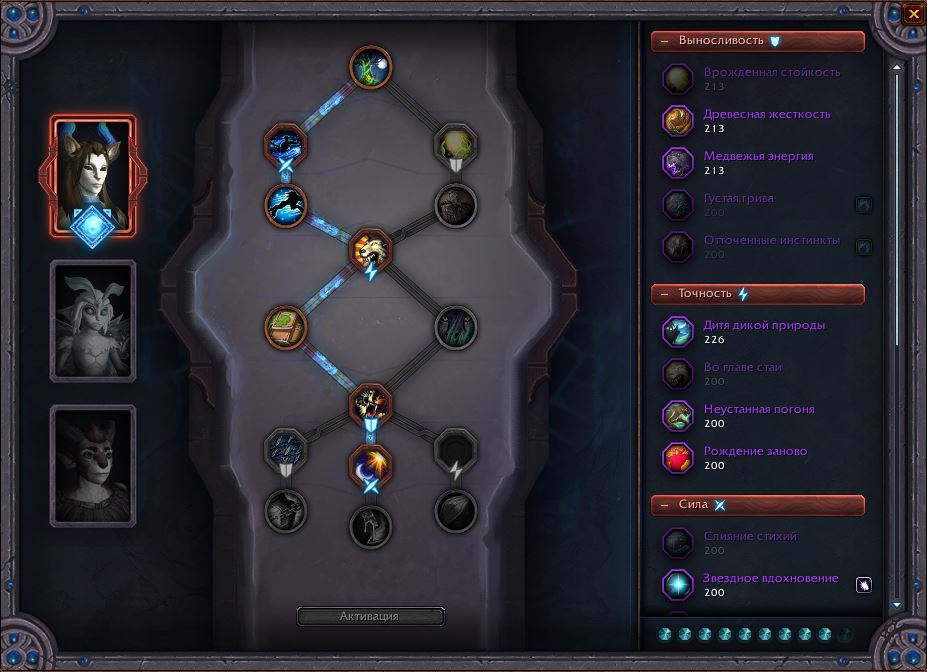This screenshot has width=927, height=672.
Task: Click the Активация button
Action: [370, 616]
